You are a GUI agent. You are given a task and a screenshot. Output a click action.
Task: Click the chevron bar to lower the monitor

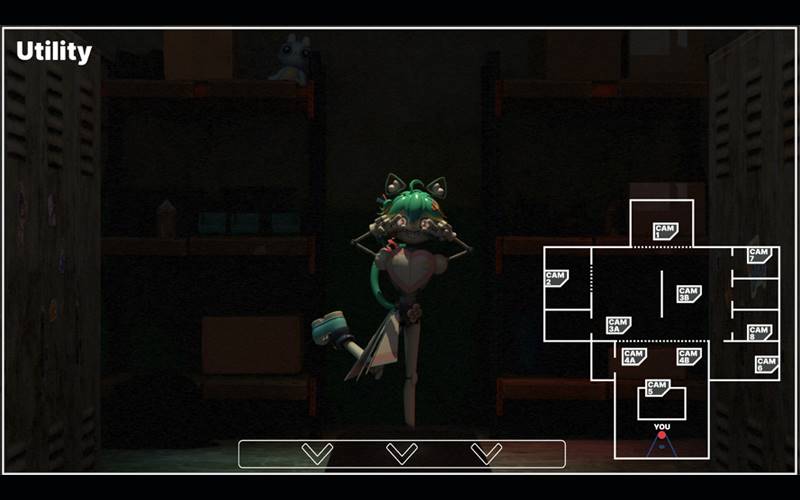pyautogui.click(x=402, y=454)
